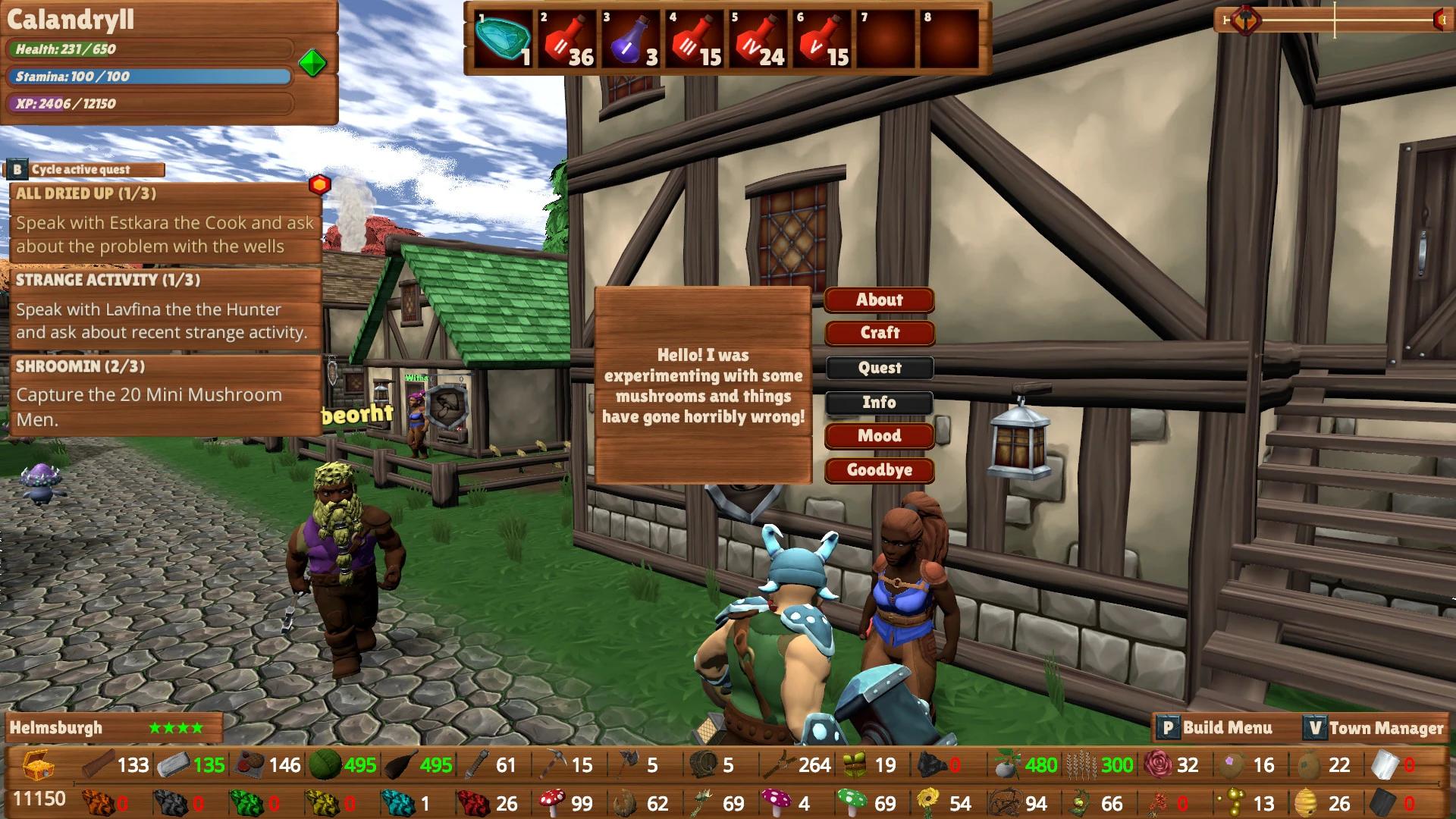Select the purple potion in hotbar slot 3

[x=628, y=38]
